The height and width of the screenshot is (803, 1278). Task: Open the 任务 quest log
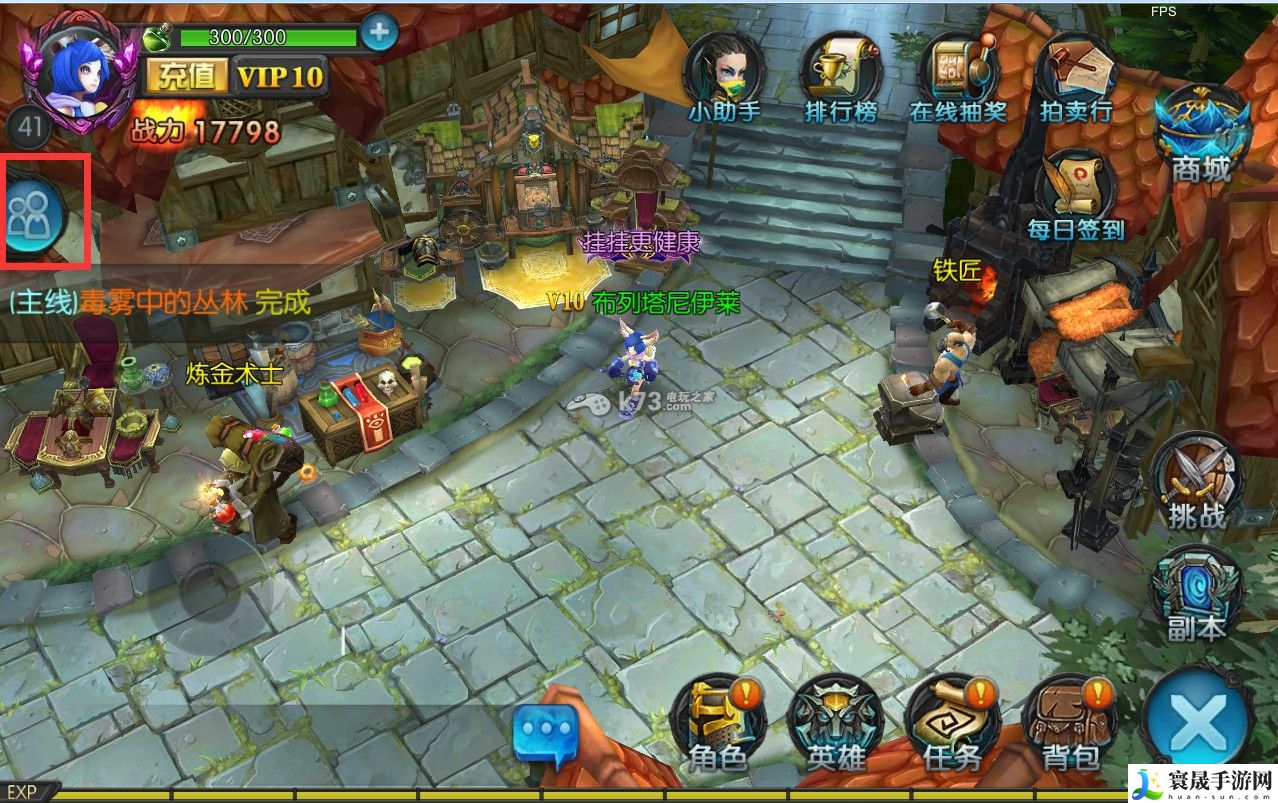coord(952,722)
